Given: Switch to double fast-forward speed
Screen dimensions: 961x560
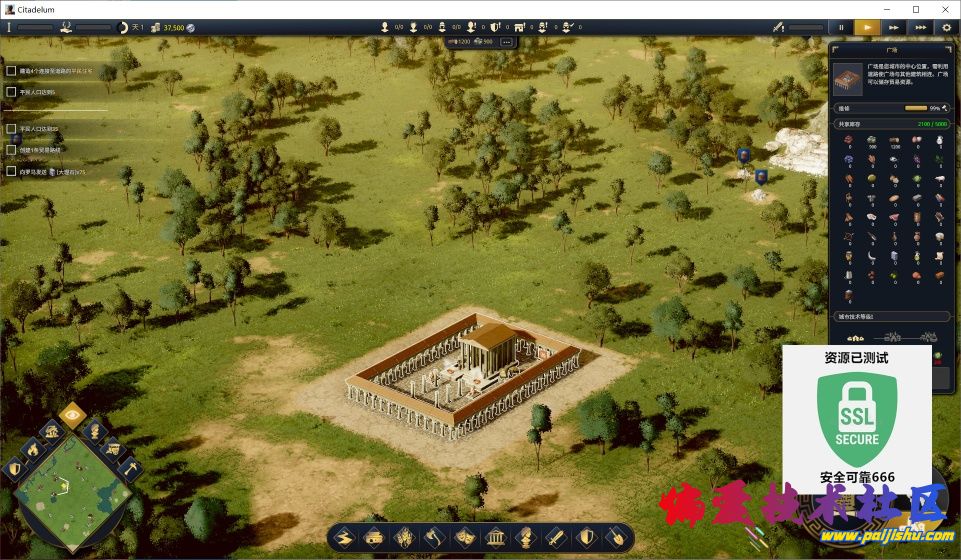Looking at the screenshot, I should pos(894,28).
